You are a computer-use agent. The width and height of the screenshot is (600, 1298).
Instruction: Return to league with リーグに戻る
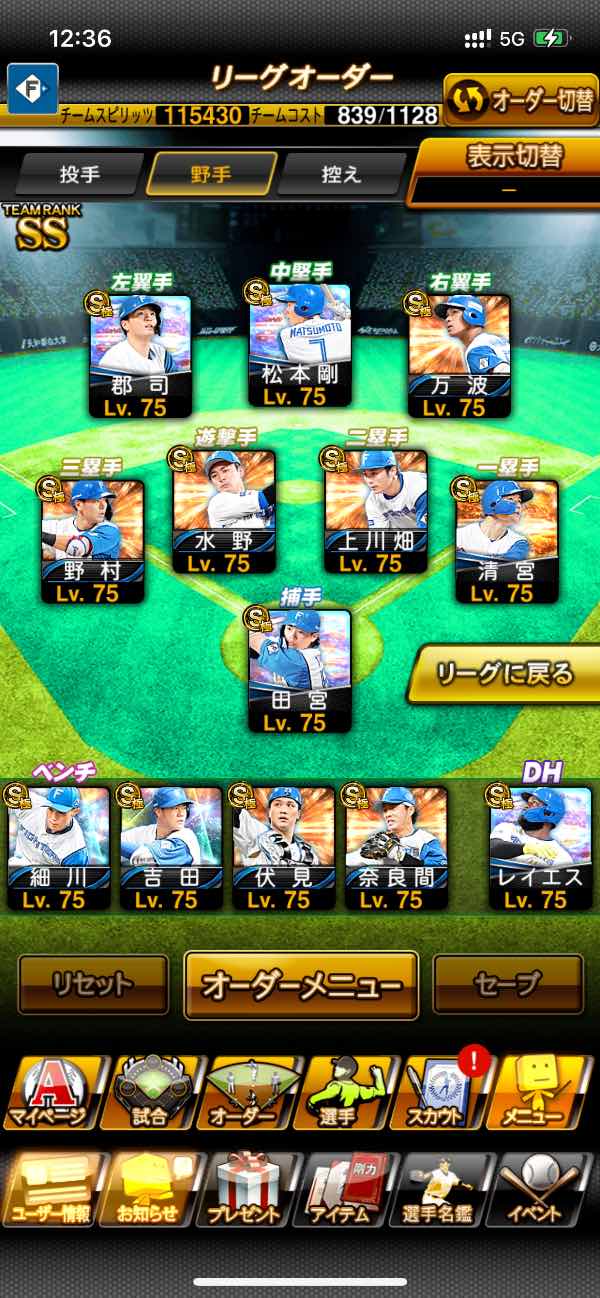click(503, 674)
